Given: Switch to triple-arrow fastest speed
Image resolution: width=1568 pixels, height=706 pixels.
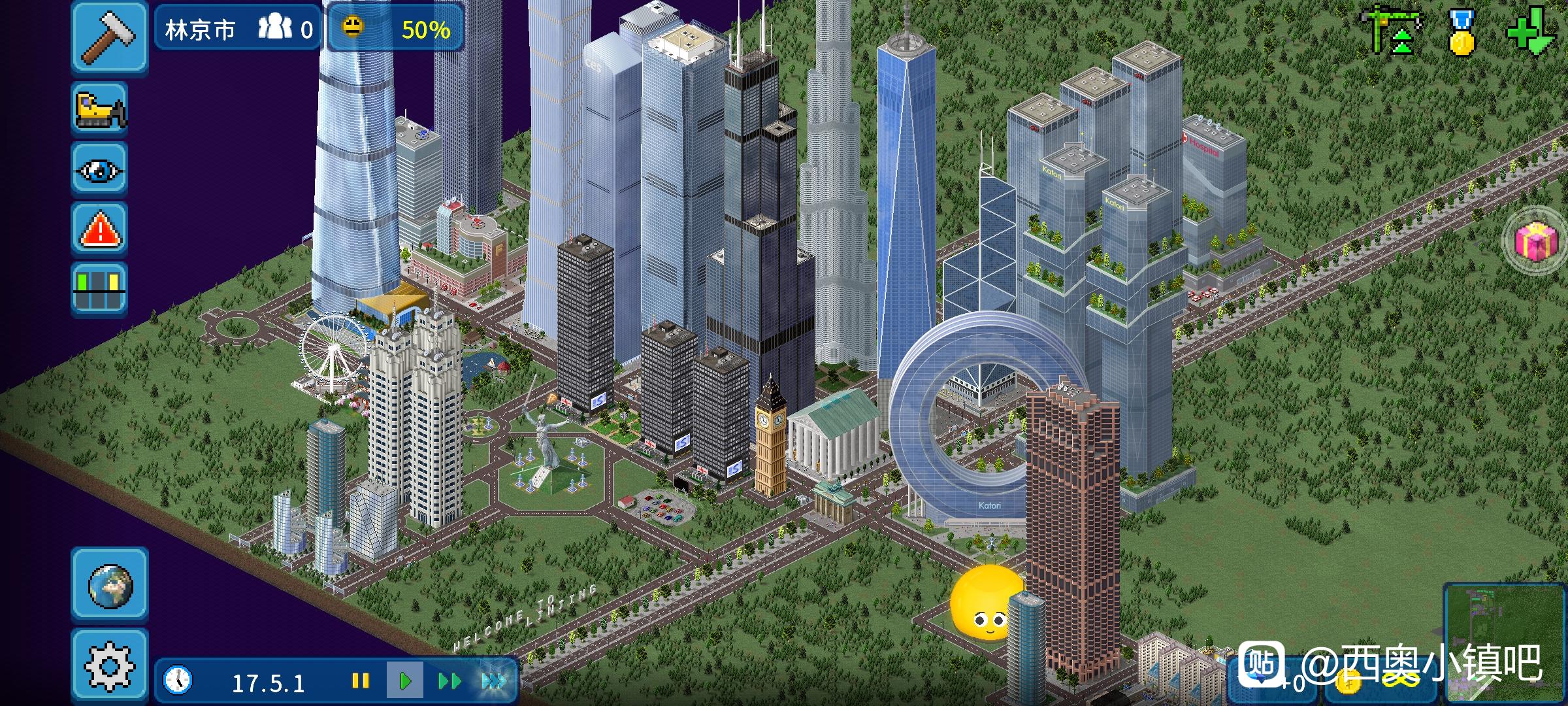Looking at the screenshot, I should (493, 681).
